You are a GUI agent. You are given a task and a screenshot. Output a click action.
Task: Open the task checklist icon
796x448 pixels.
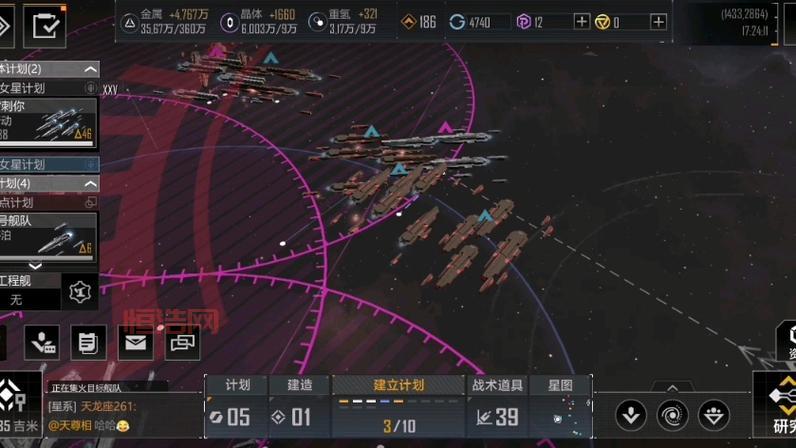click(x=44, y=26)
